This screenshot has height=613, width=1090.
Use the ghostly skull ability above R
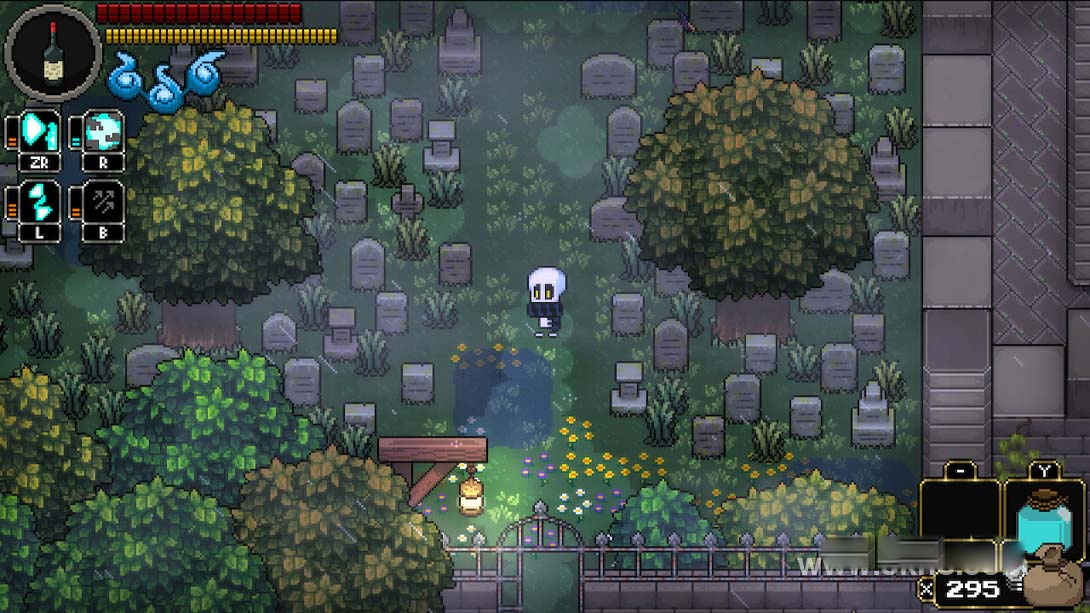[103, 131]
